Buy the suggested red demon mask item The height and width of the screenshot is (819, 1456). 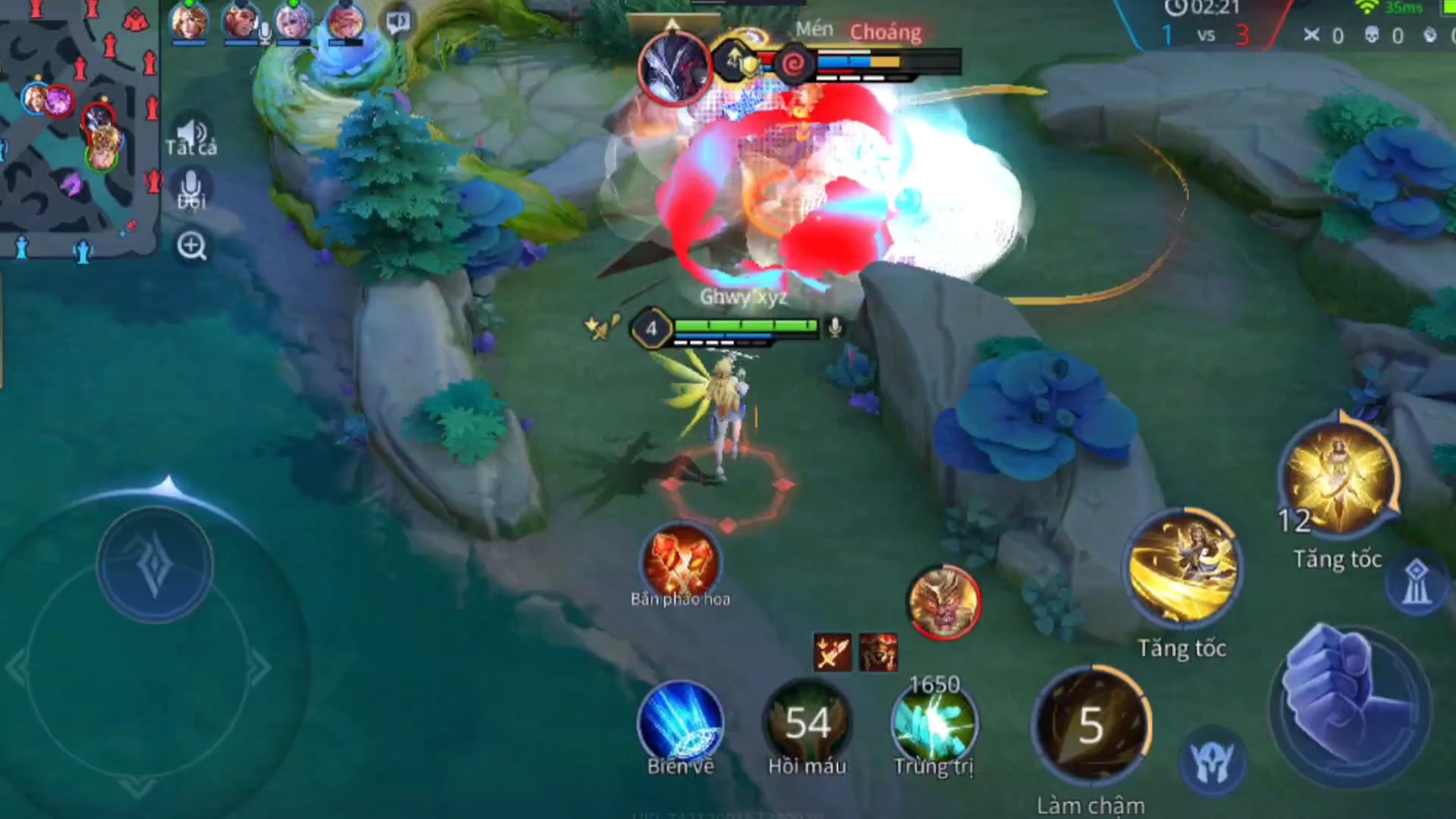878,652
